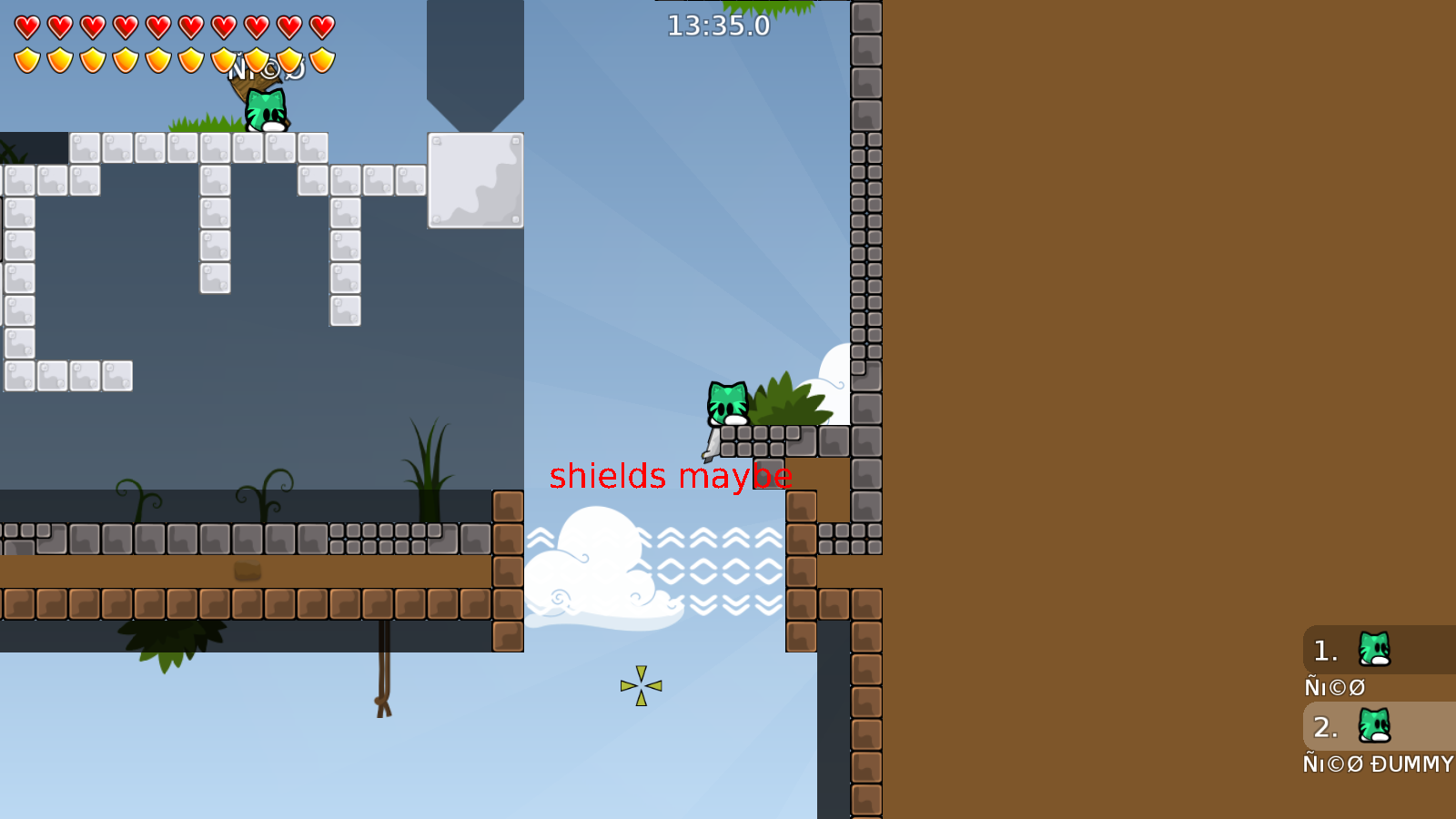Click the first yellow shield armor icon
Viewport: 1456px width, 819px height.
(x=27, y=59)
